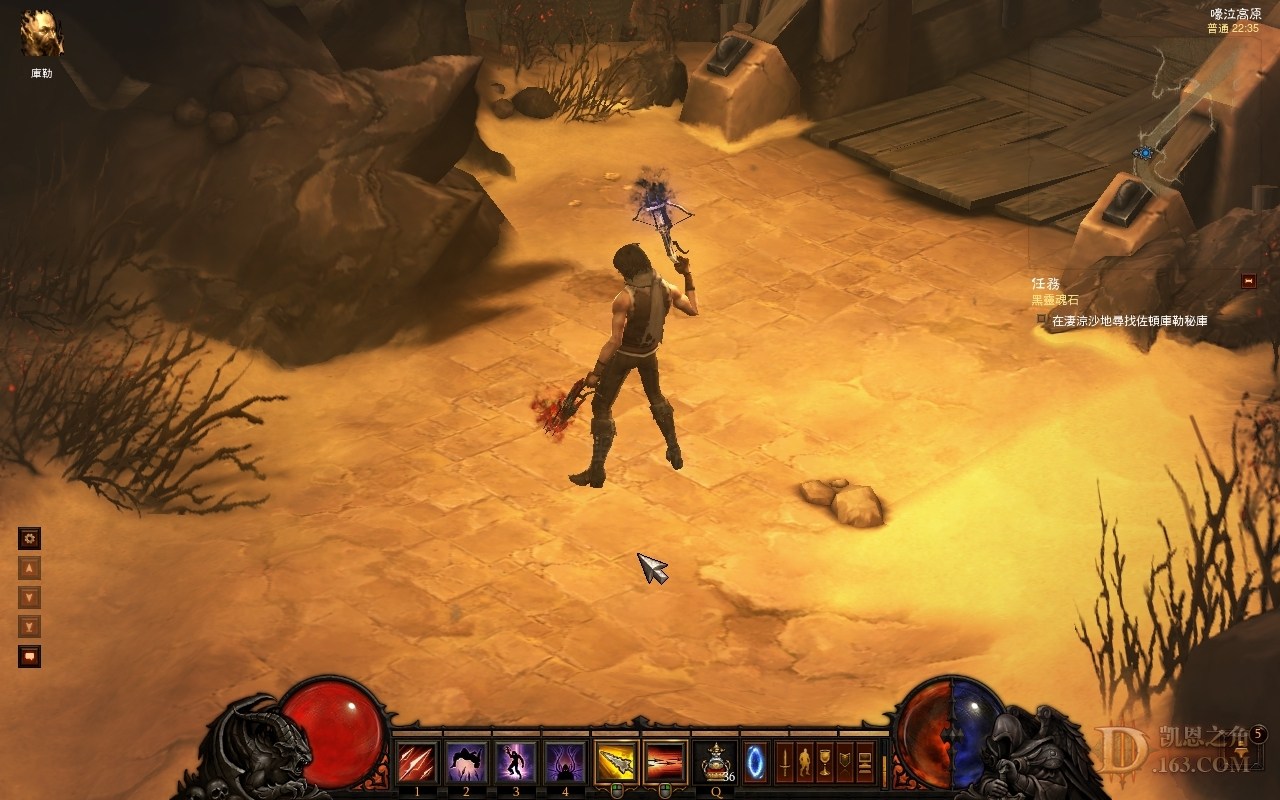The width and height of the screenshot is (1280, 800).
Task: Select the golden arrowhead primary attack skill
Action: [616, 763]
